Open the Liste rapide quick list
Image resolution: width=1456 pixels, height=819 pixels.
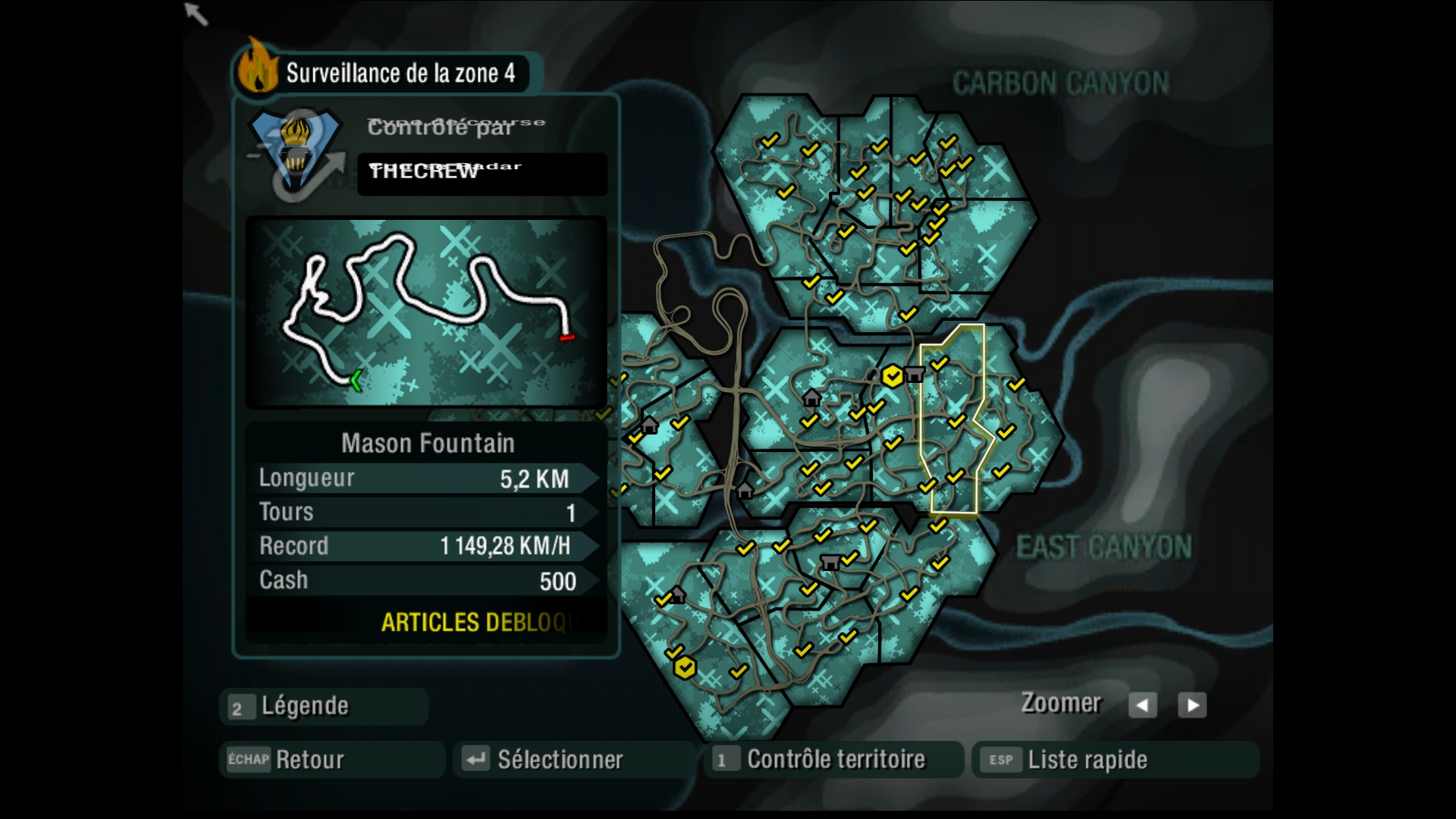click(1115, 760)
